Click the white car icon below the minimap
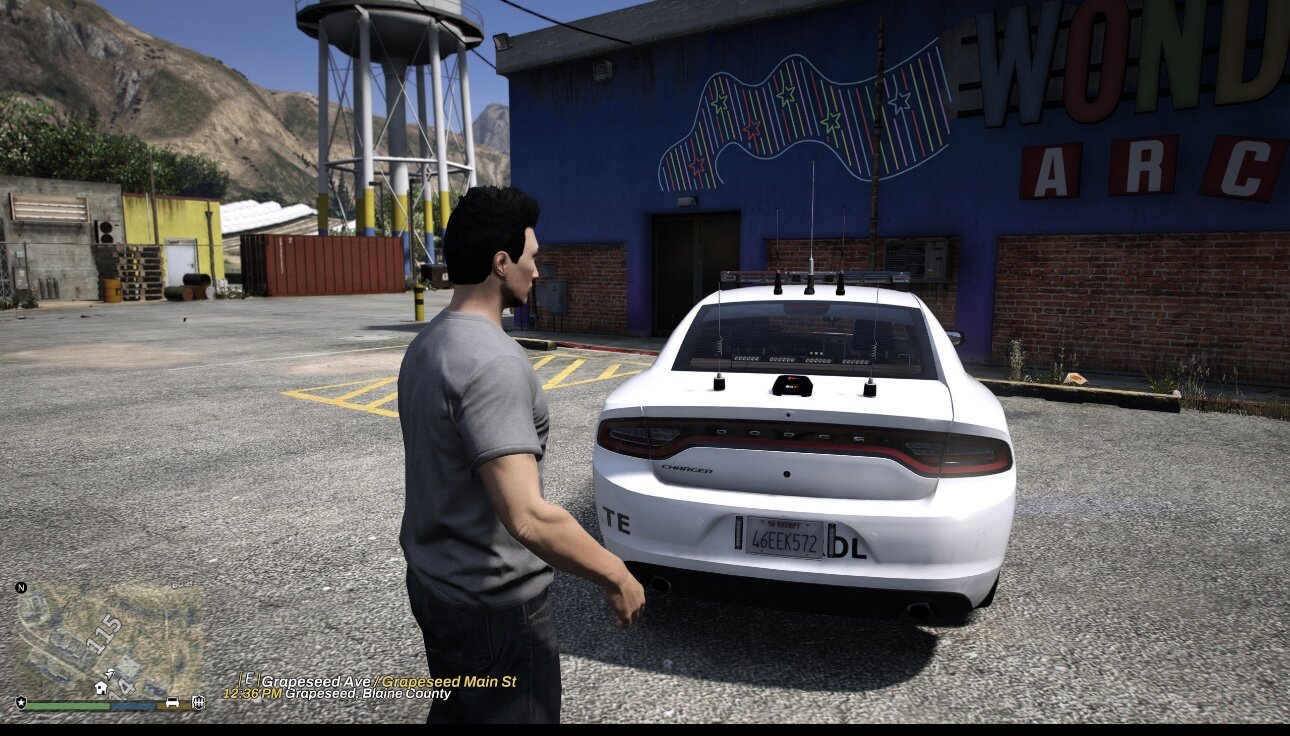Image resolution: width=1290 pixels, height=736 pixels. (x=172, y=703)
